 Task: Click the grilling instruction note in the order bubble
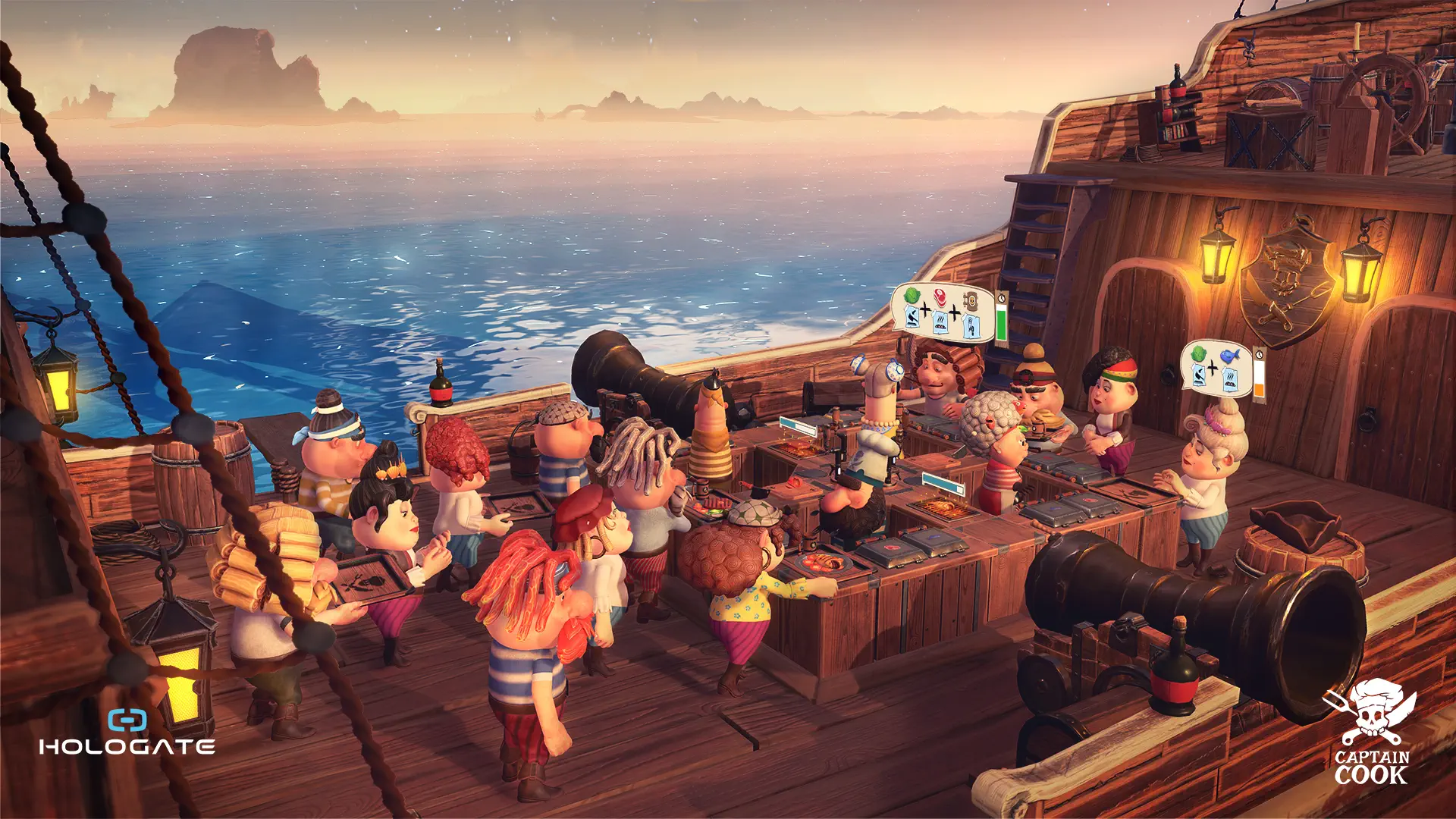940,322
